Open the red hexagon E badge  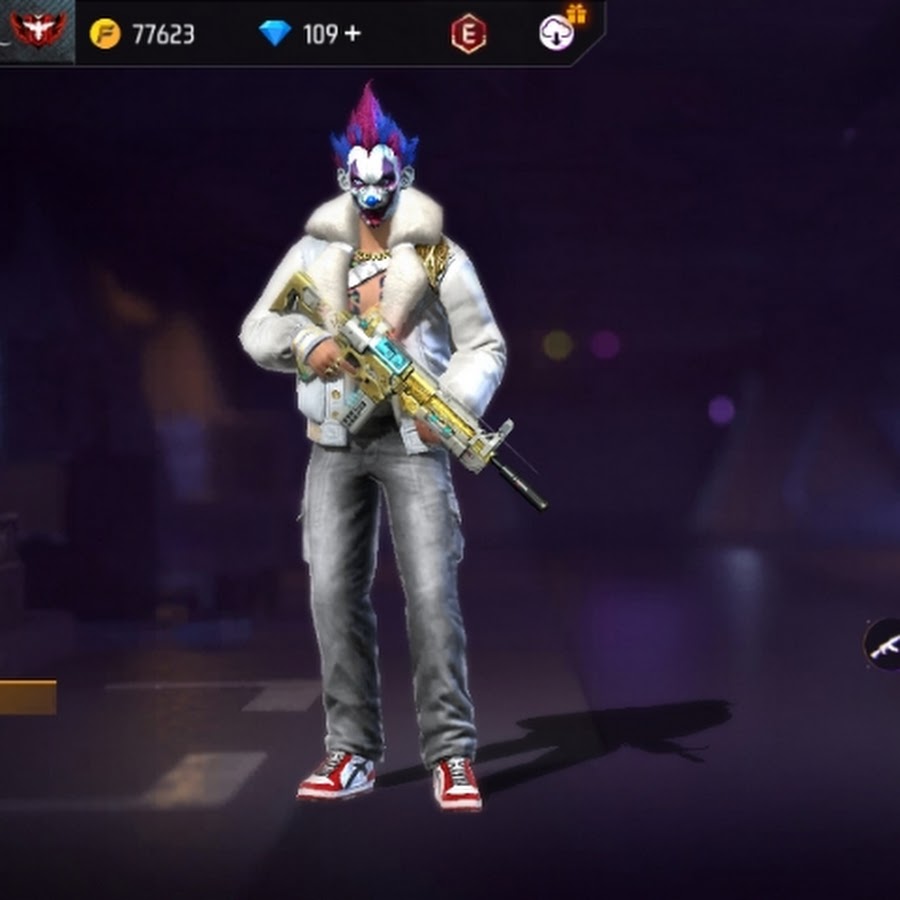[468, 34]
